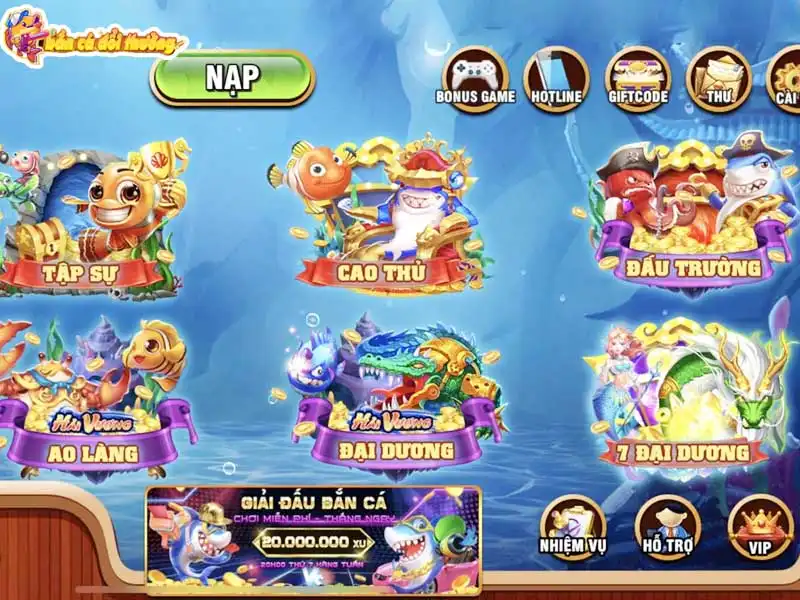Open the Hỗ Trợ support icon

pyautogui.click(x=667, y=527)
